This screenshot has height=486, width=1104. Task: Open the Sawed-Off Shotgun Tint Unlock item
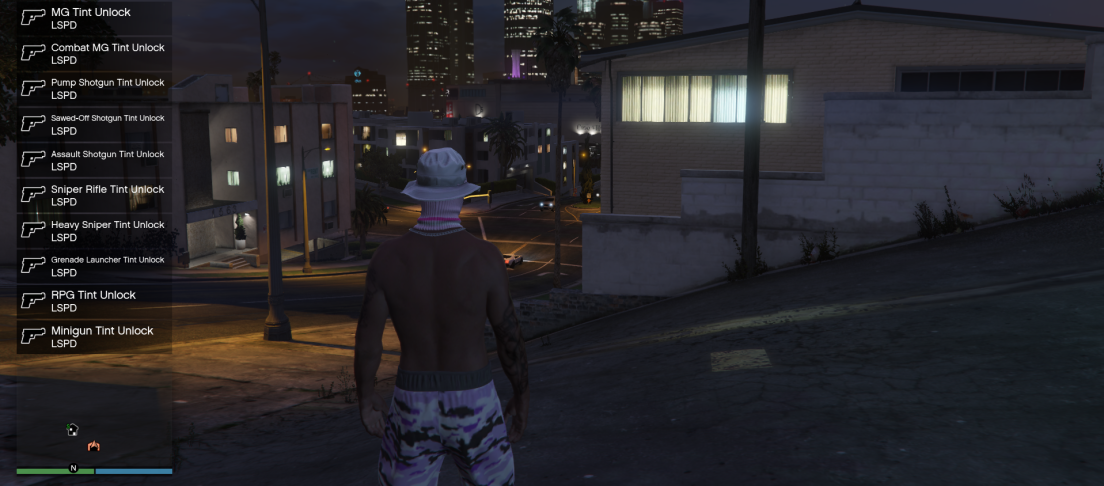click(94, 124)
